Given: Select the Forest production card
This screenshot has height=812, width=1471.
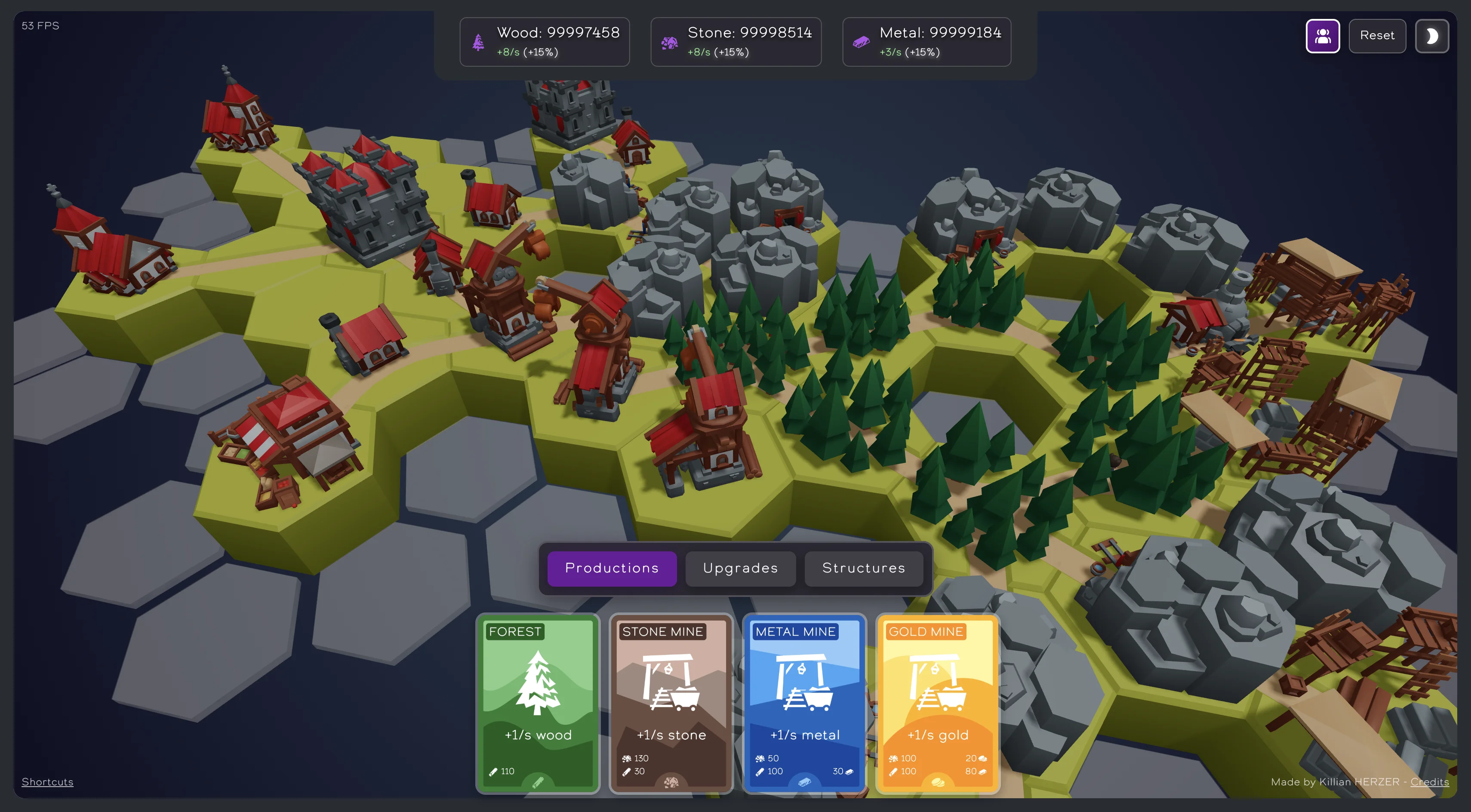Looking at the screenshot, I should click(x=537, y=703).
